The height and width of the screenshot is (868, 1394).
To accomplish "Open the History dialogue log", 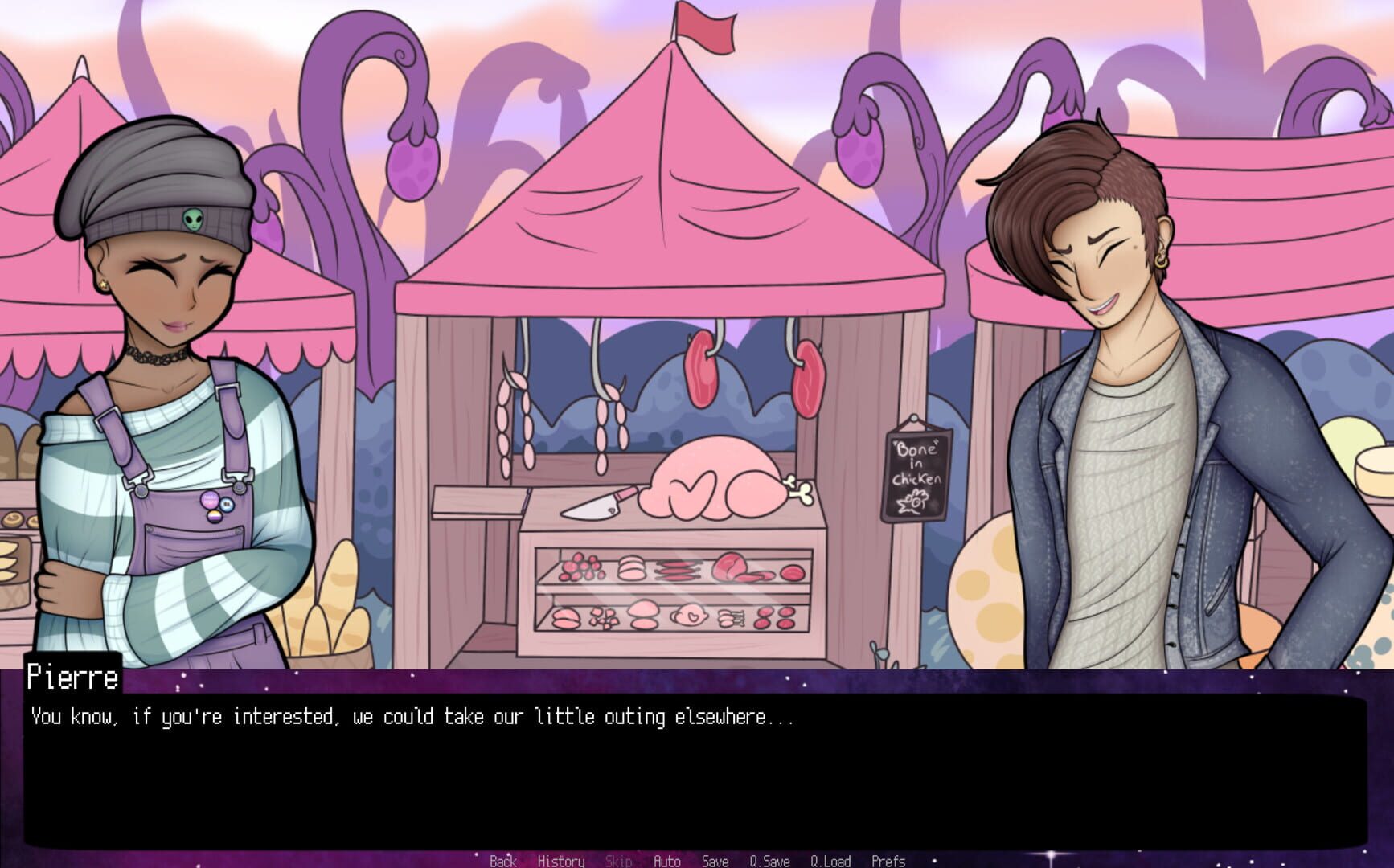I will (x=561, y=861).
